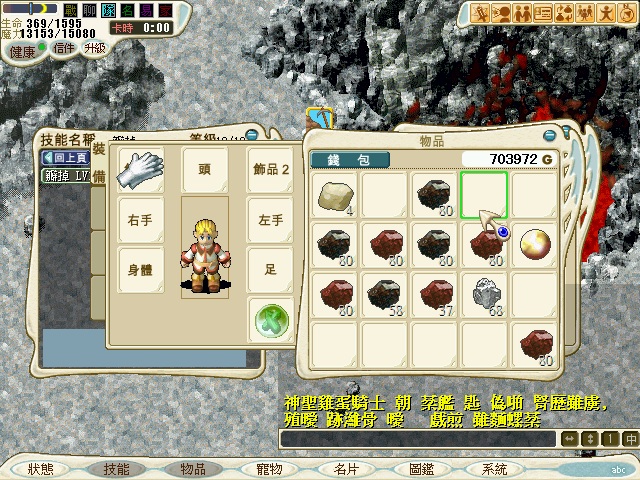Open the 技能 skills menu

pos(117,468)
